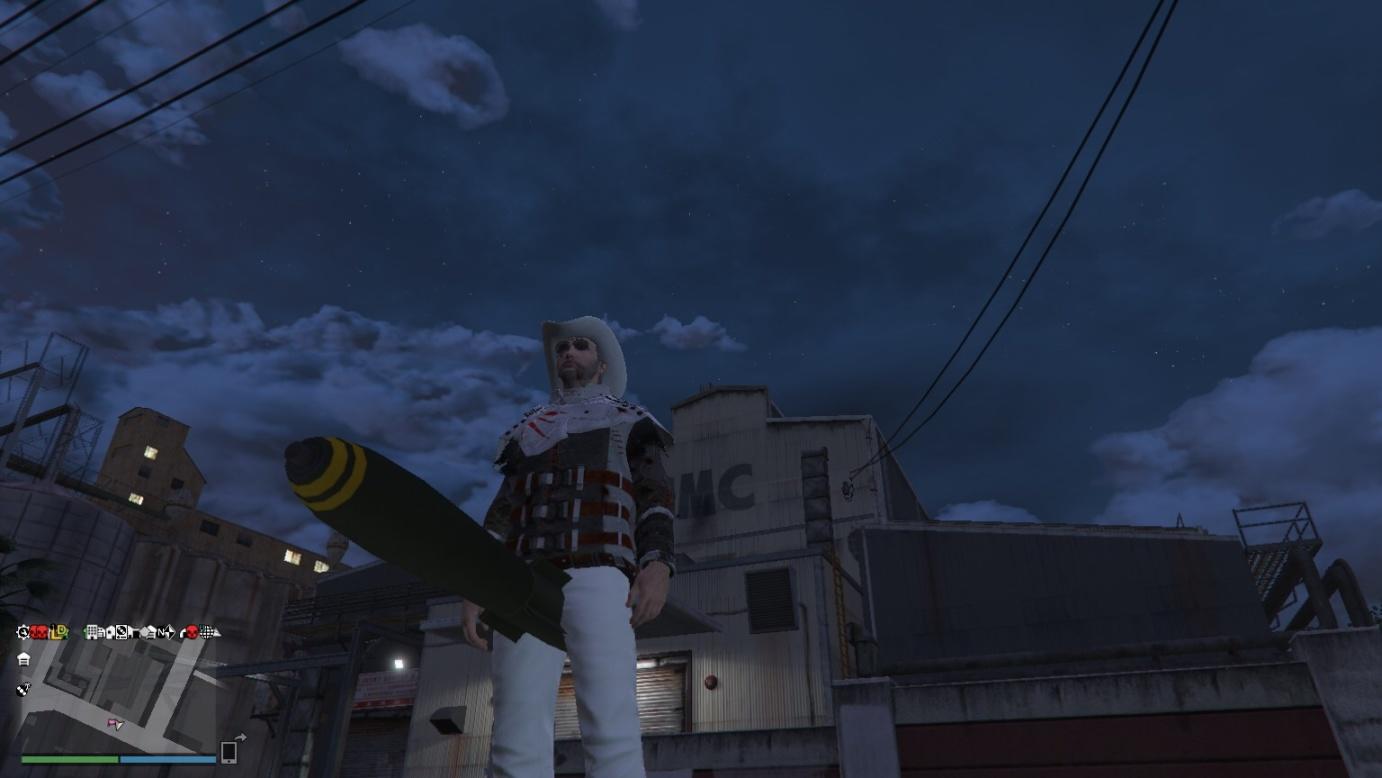
Task: Open the phone icon beside the minimap
Action: (229, 753)
